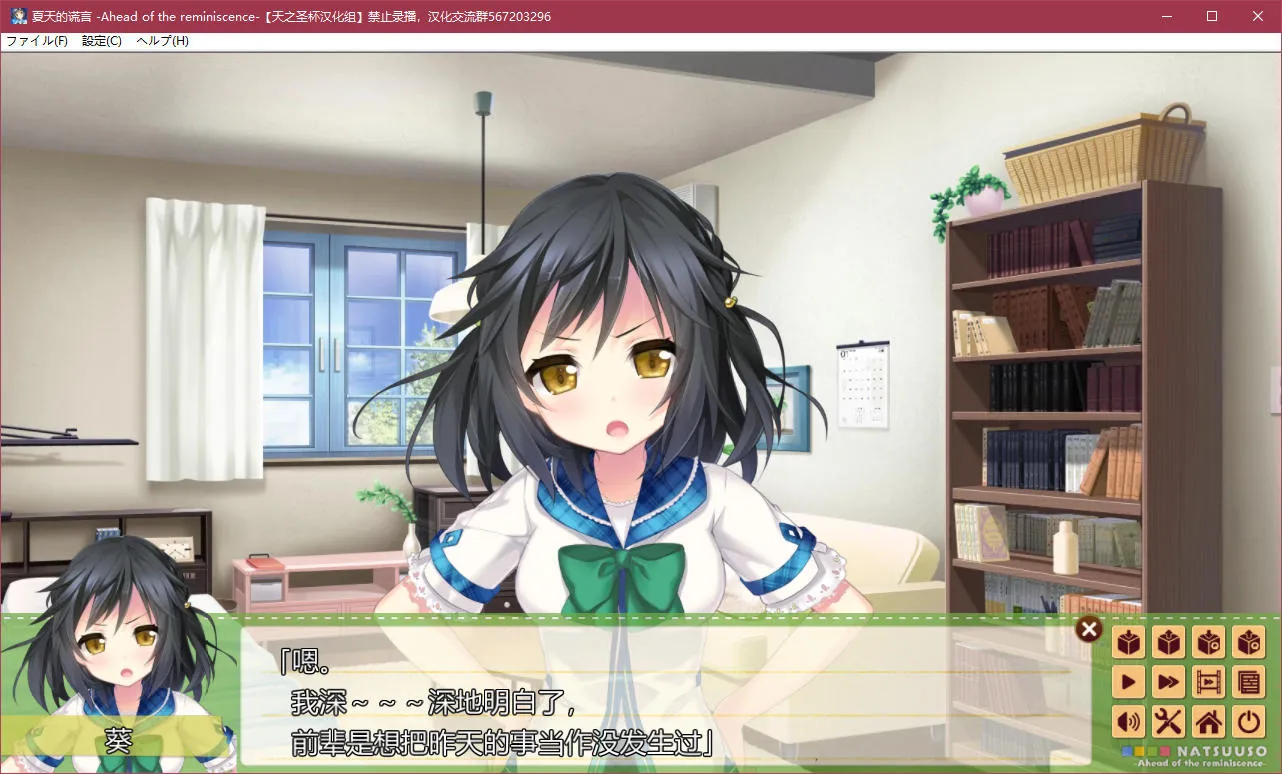This screenshot has height=774, width=1282.
Task: Open the config wrench icon
Action: [x=1168, y=721]
